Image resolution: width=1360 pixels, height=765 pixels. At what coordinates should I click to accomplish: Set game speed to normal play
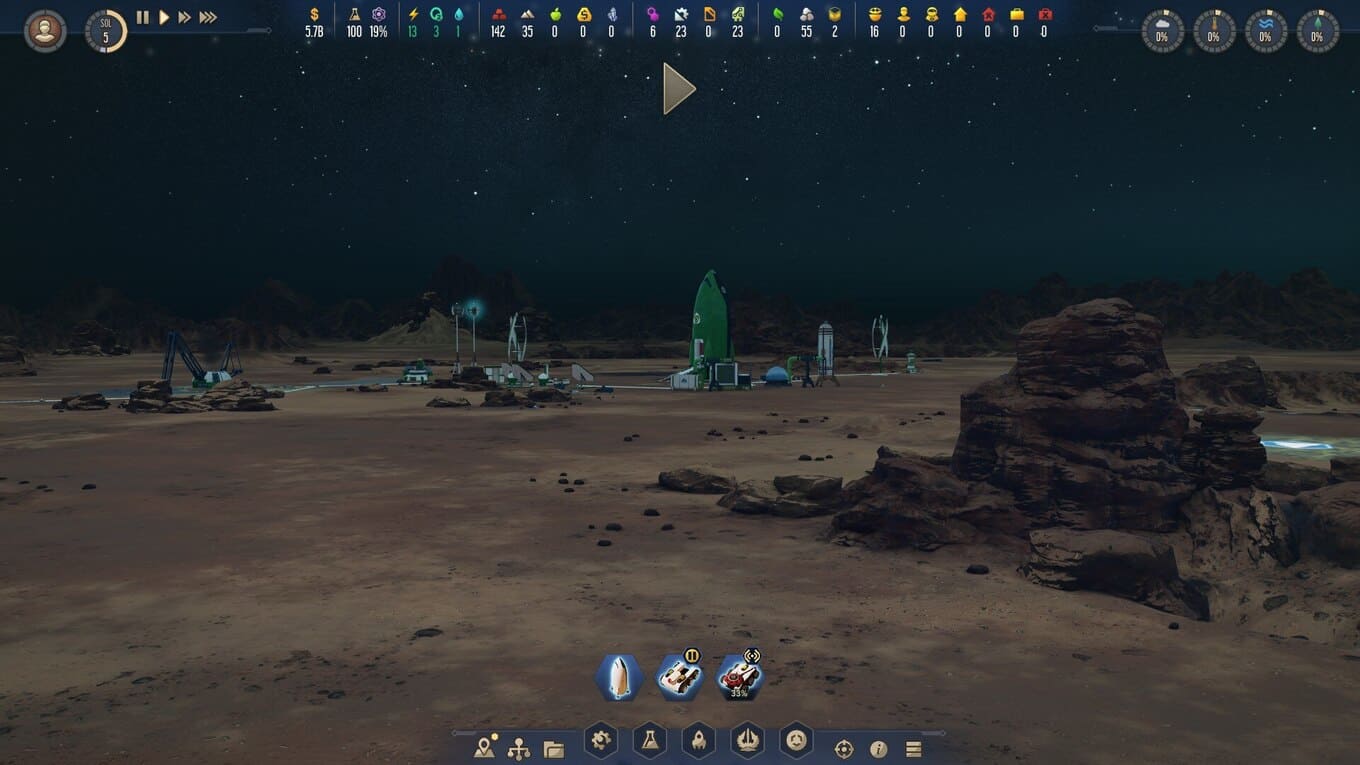(x=164, y=17)
